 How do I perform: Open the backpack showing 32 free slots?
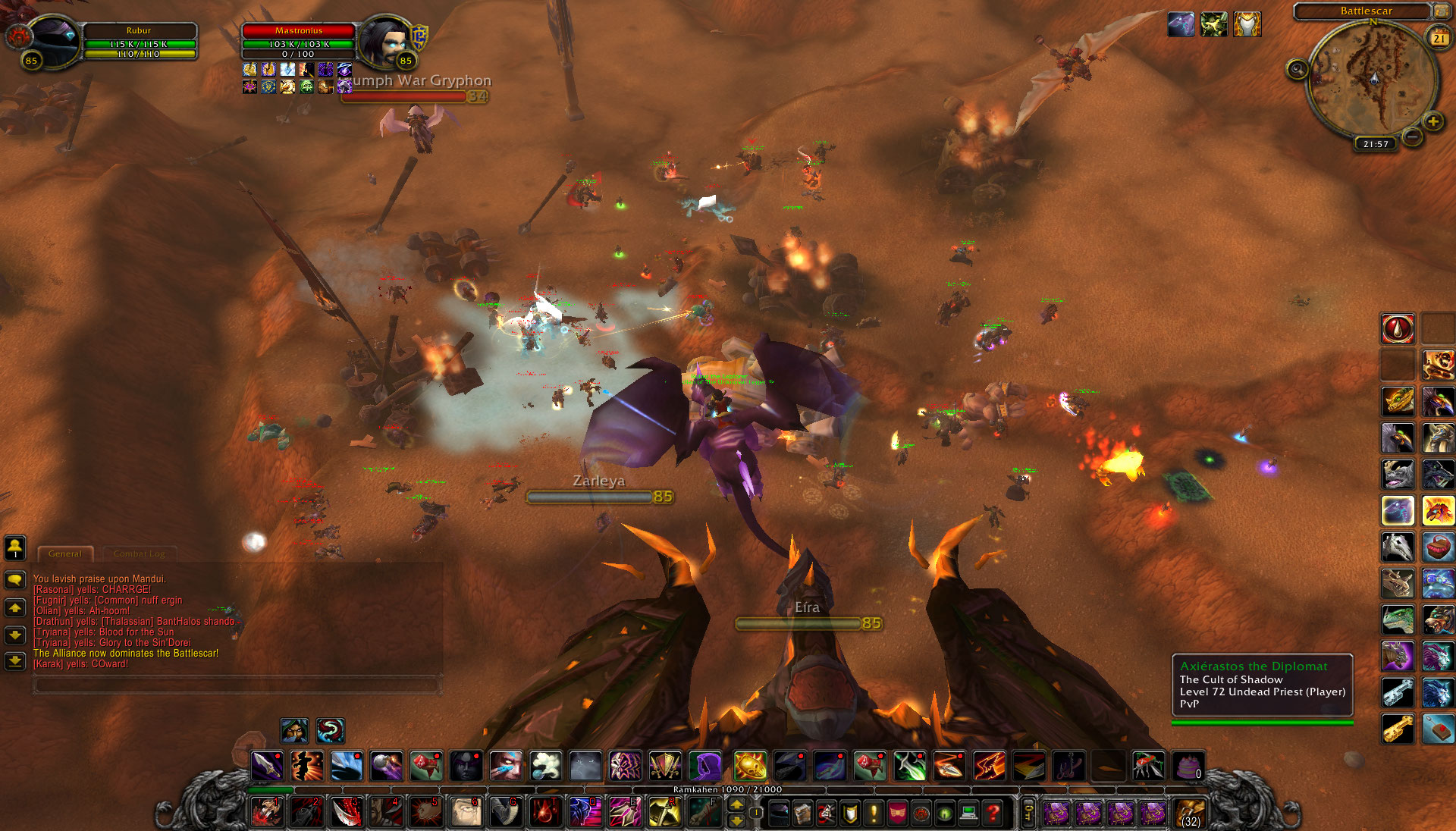(1189, 814)
